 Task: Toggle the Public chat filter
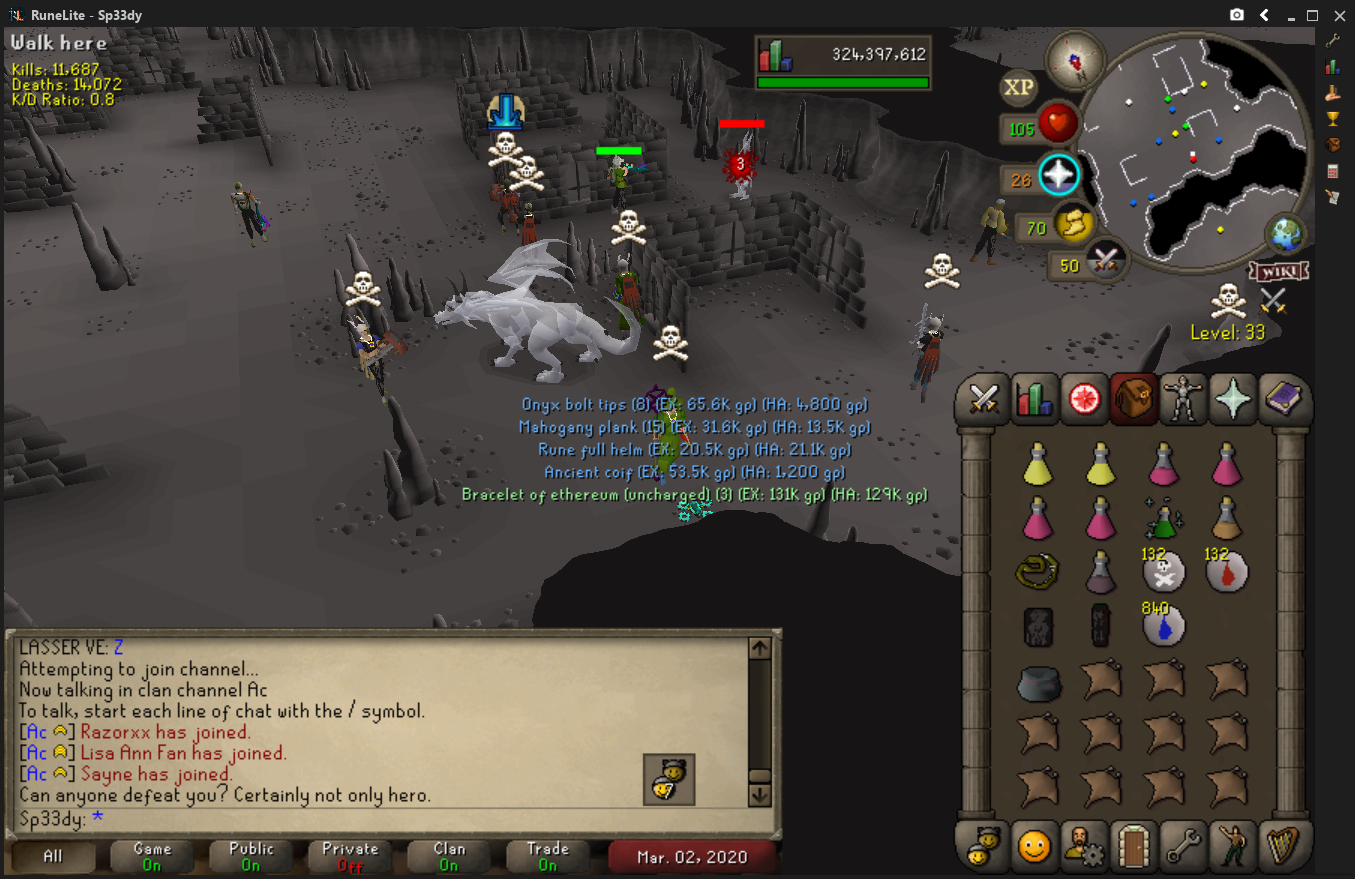251,856
